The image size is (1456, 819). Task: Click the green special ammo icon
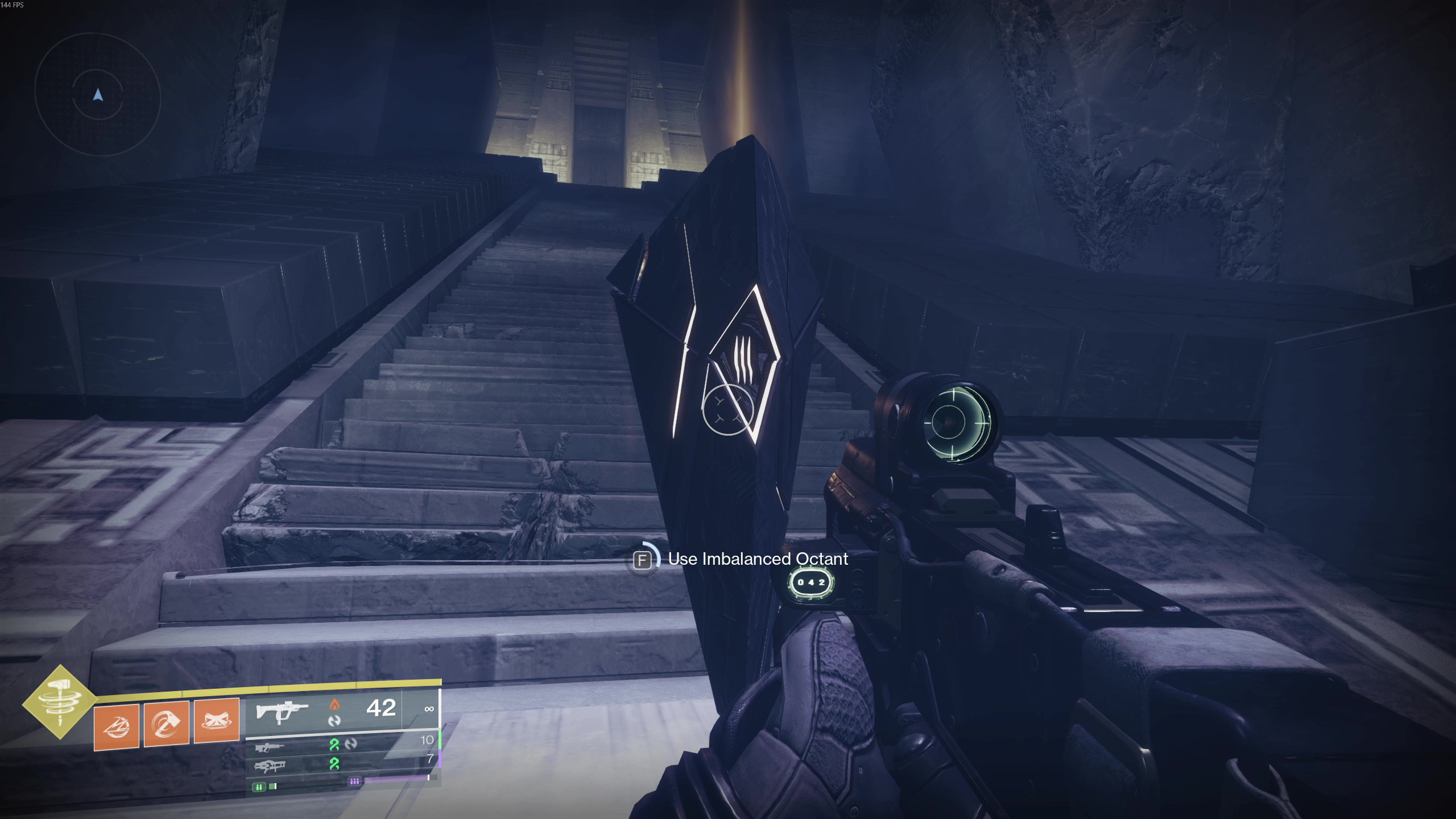259,787
